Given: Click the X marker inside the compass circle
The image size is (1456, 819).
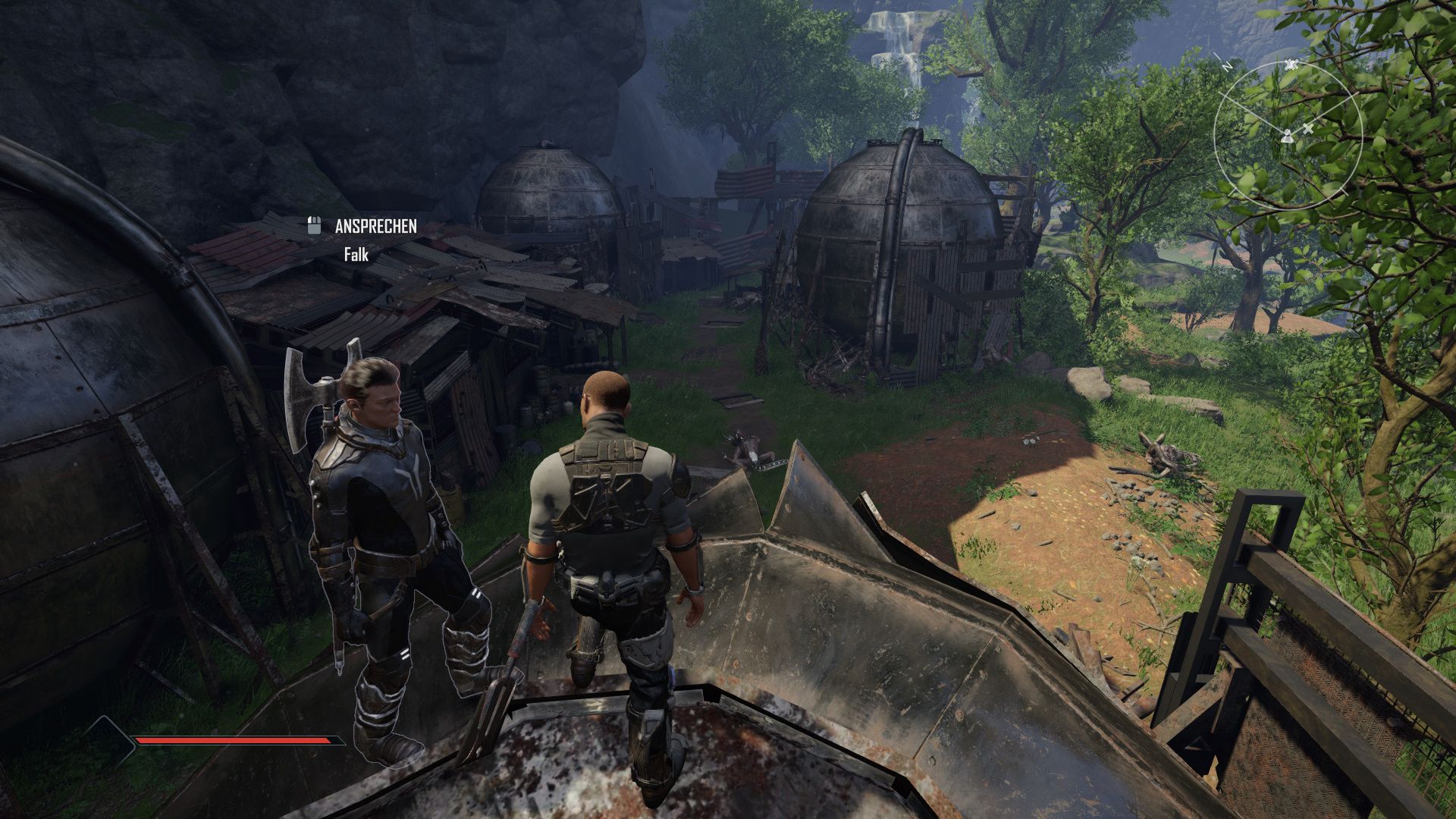Looking at the screenshot, I should point(1310,130).
